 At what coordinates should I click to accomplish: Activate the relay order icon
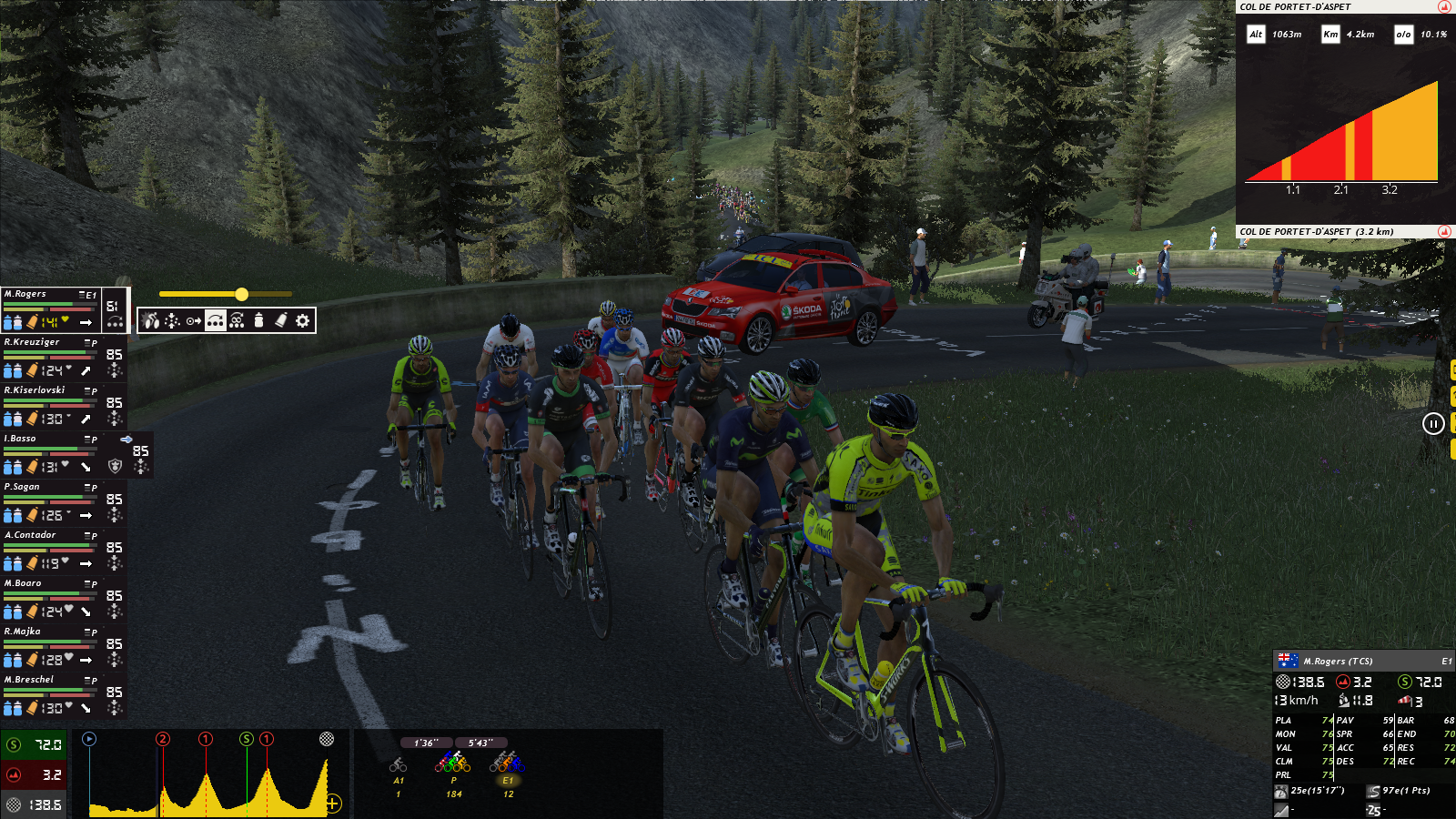pyautogui.click(x=215, y=320)
